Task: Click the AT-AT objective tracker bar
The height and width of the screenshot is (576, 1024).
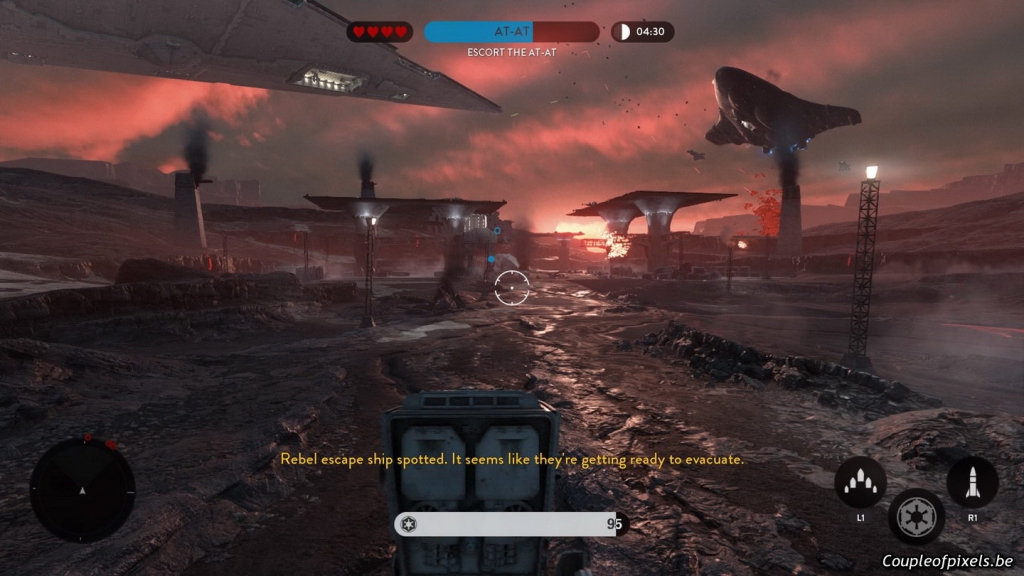Action: (511, 32)
